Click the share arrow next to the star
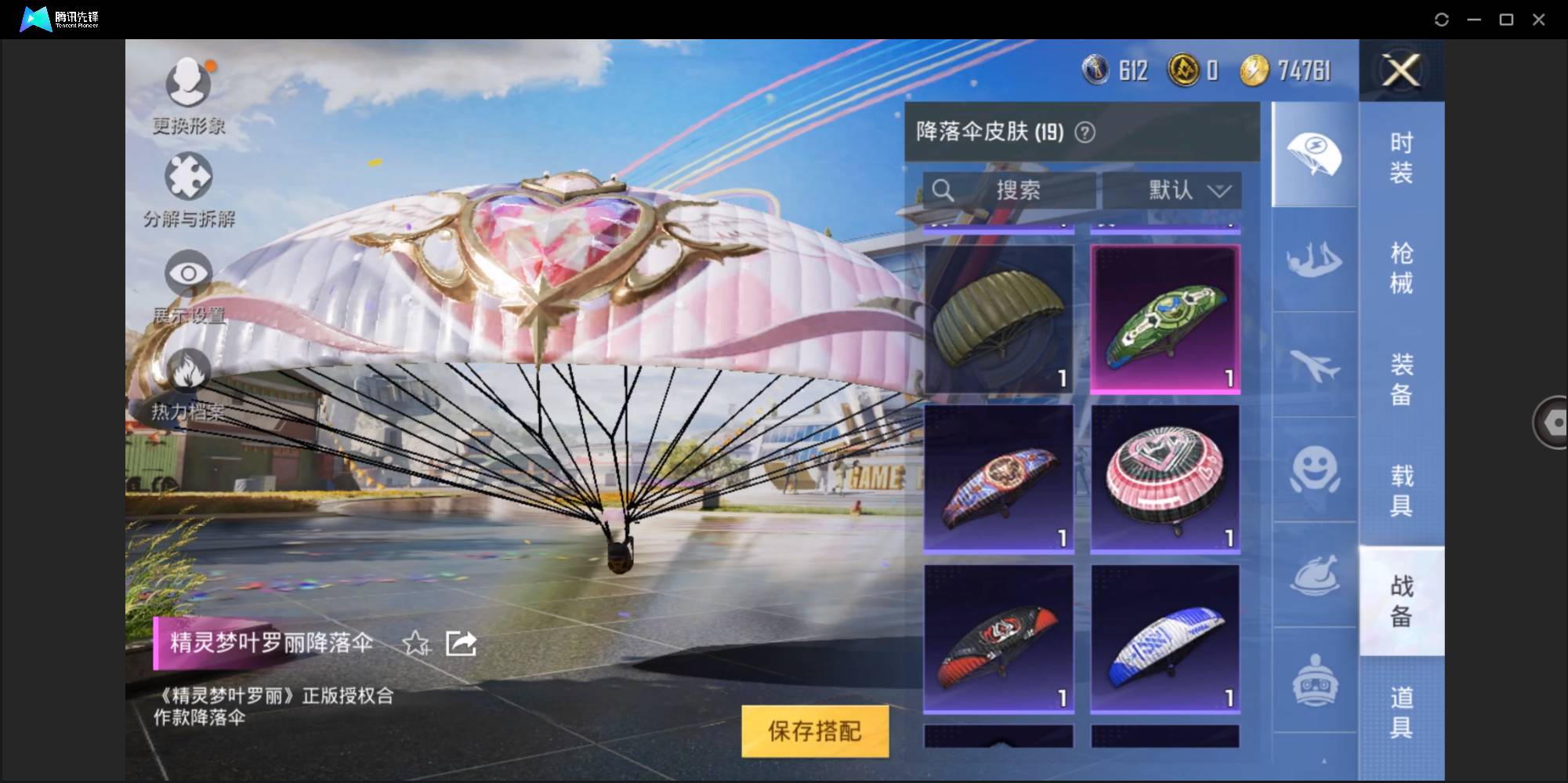Viewport: 1568px width, 783px height. 460,643
